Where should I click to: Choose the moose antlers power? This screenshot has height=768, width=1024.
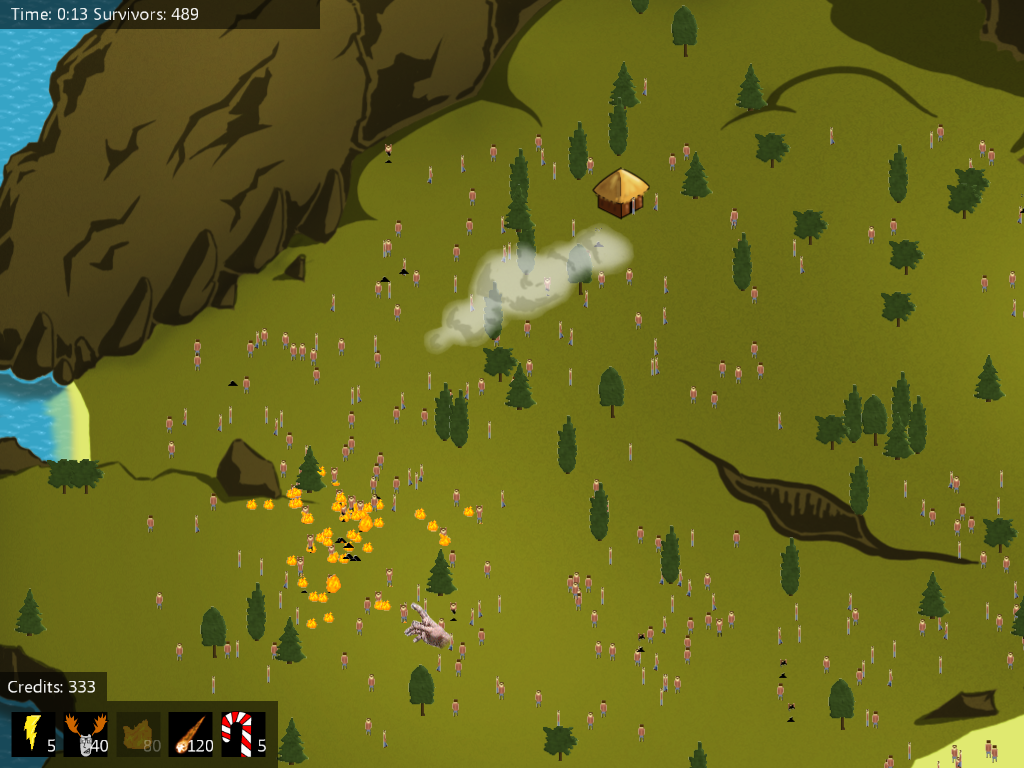(86, 734)
